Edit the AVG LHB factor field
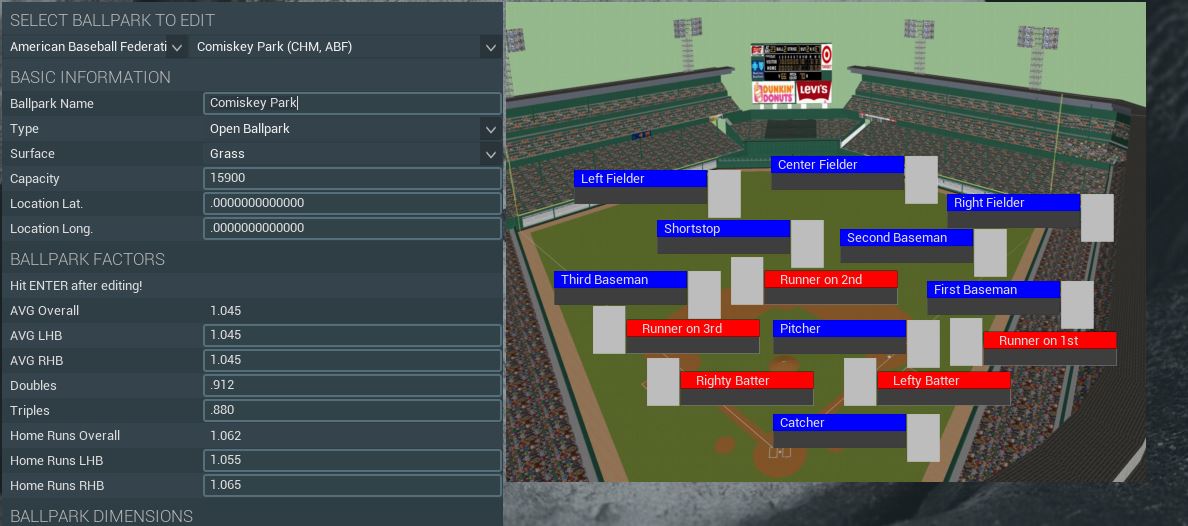The width and height of the screenshot is (1188, 526). tap(352, 336)
